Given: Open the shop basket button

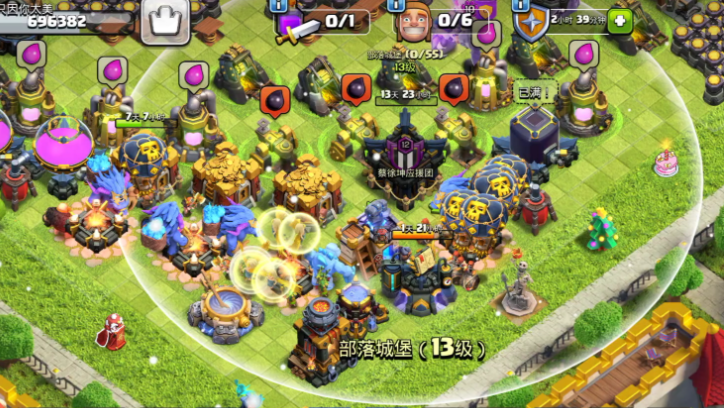Looking at the screenshot, I should tap(165, 21).
